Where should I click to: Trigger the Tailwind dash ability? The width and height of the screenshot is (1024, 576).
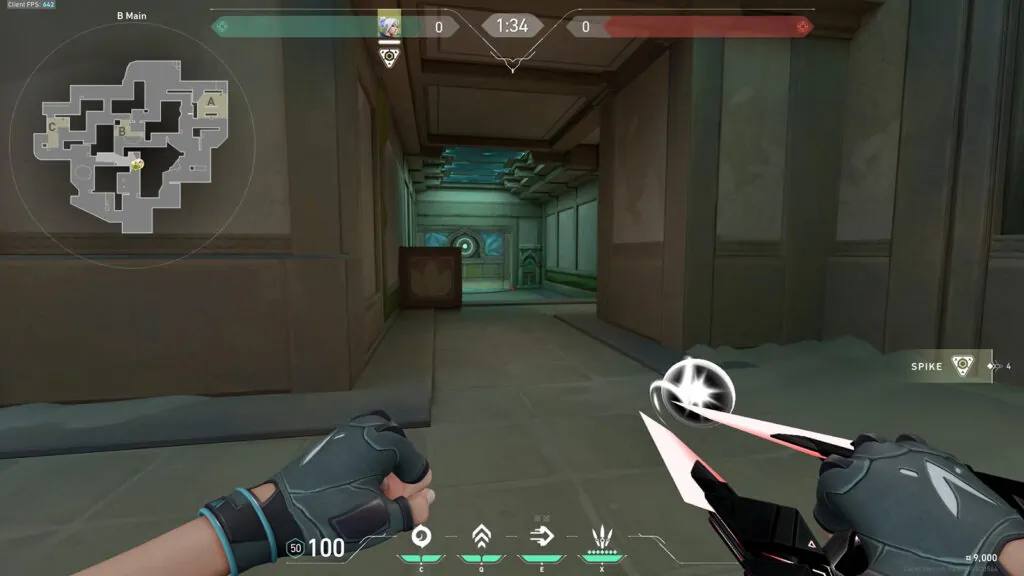coord(542,535)
